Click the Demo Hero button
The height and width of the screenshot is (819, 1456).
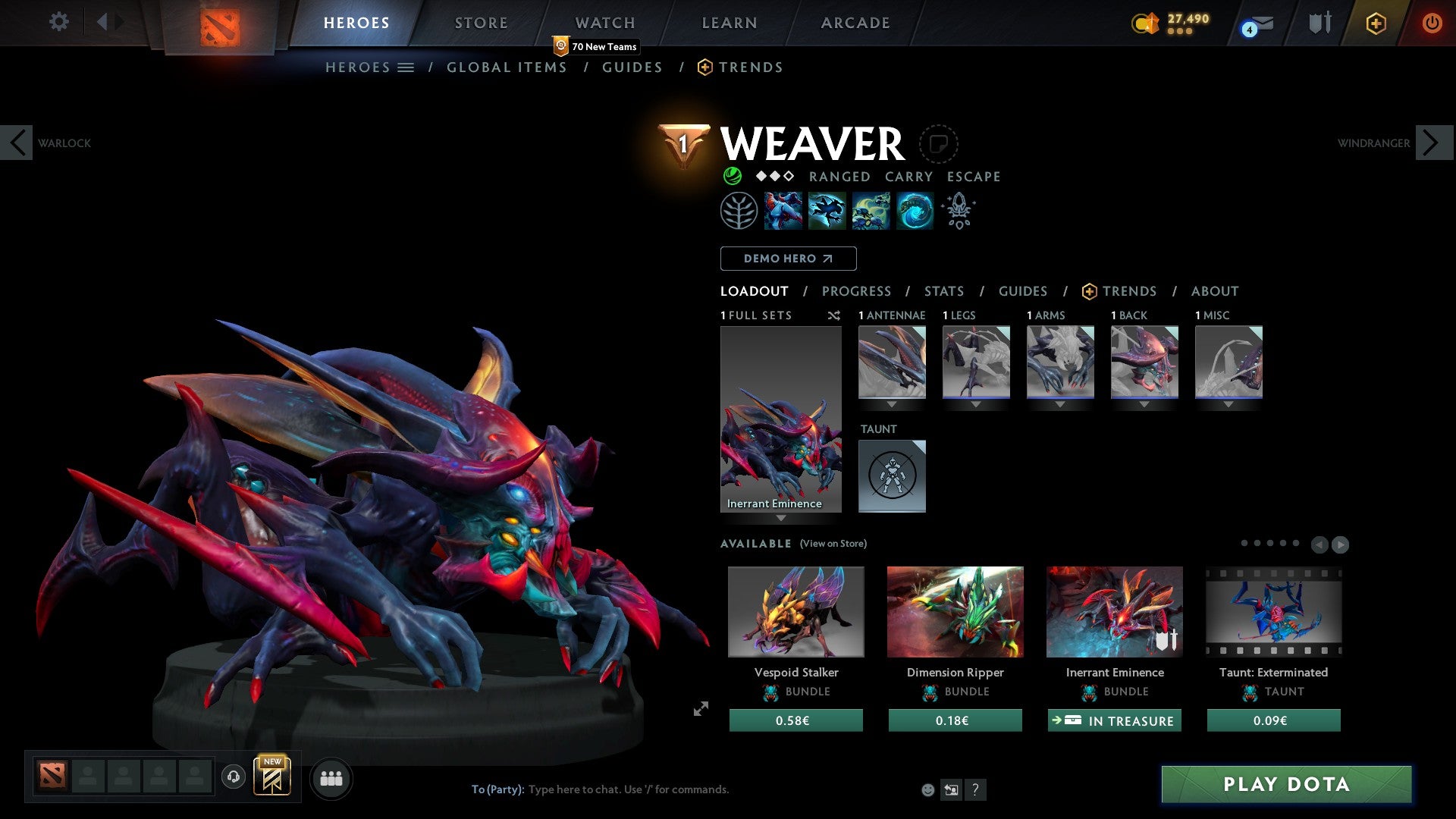[788, 259]
